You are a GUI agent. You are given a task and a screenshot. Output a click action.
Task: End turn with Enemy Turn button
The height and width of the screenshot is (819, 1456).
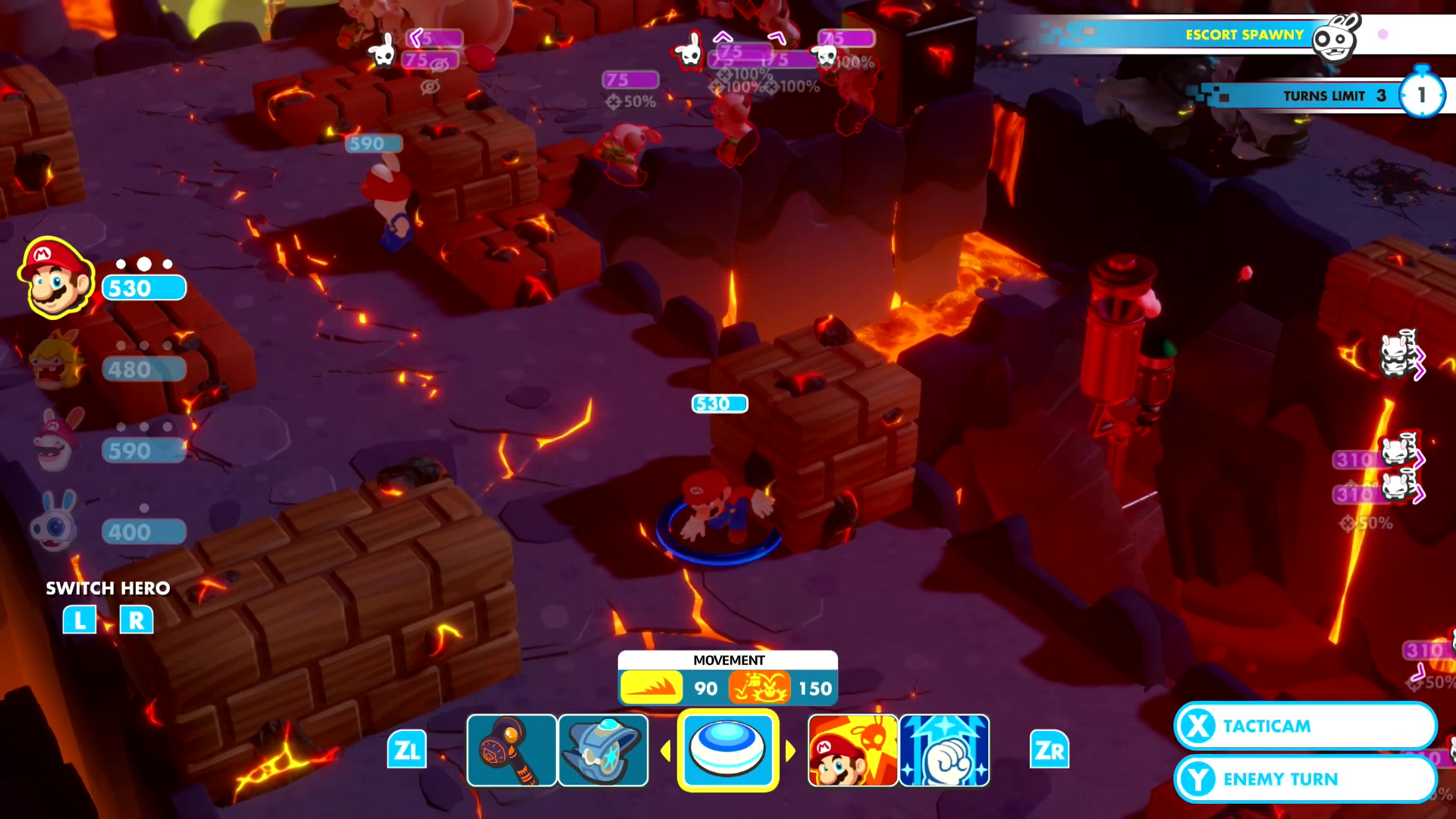pyautogui.click(x=1304, y=779)
